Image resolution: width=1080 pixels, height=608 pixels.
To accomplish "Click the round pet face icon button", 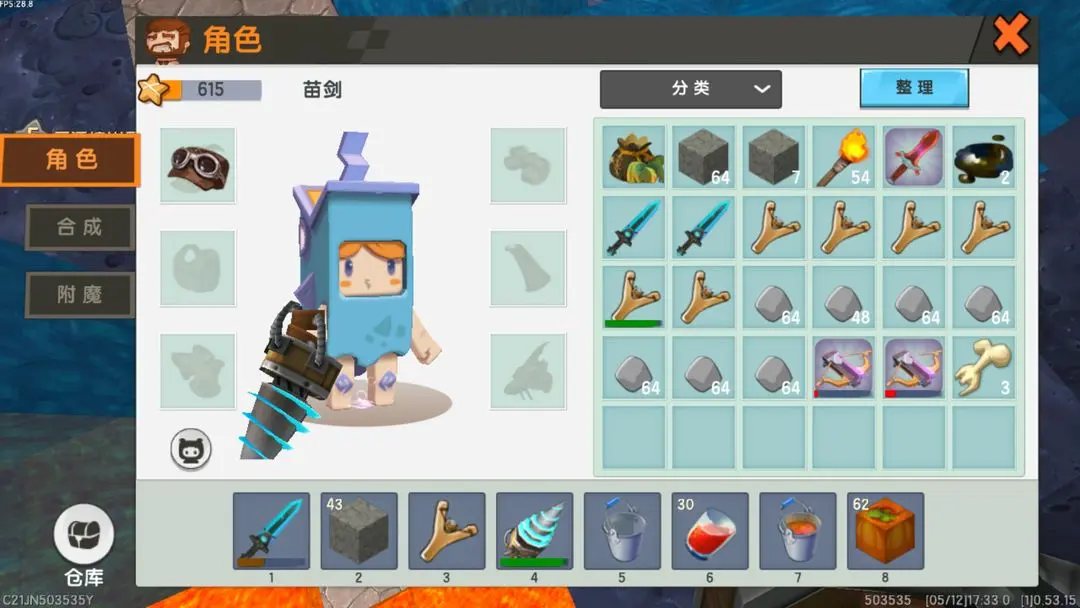I will click(191, 450).
